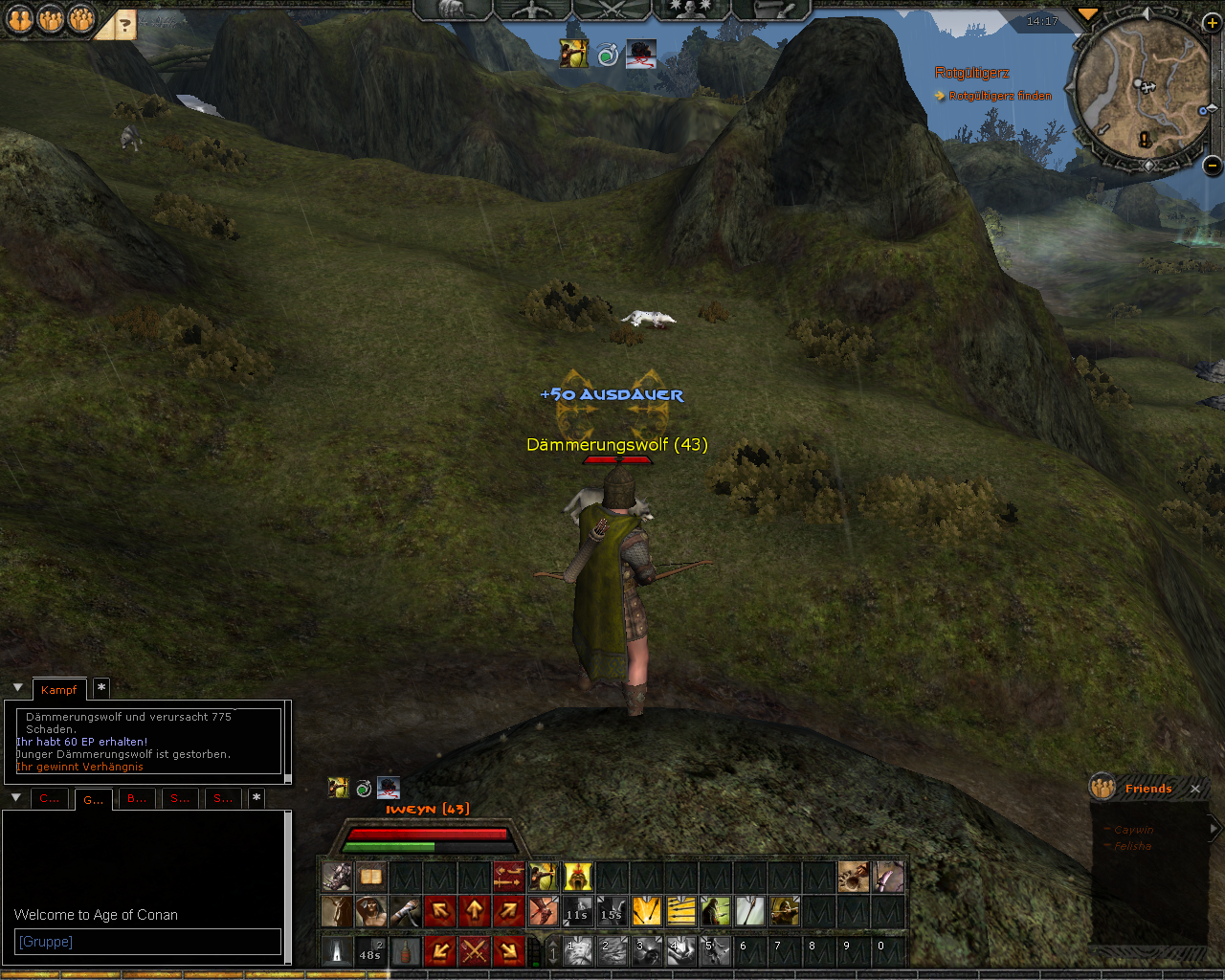Open the spellbook icon in hotbar
The width and height of the screenshot is (1225, 980).
(370, 877)
